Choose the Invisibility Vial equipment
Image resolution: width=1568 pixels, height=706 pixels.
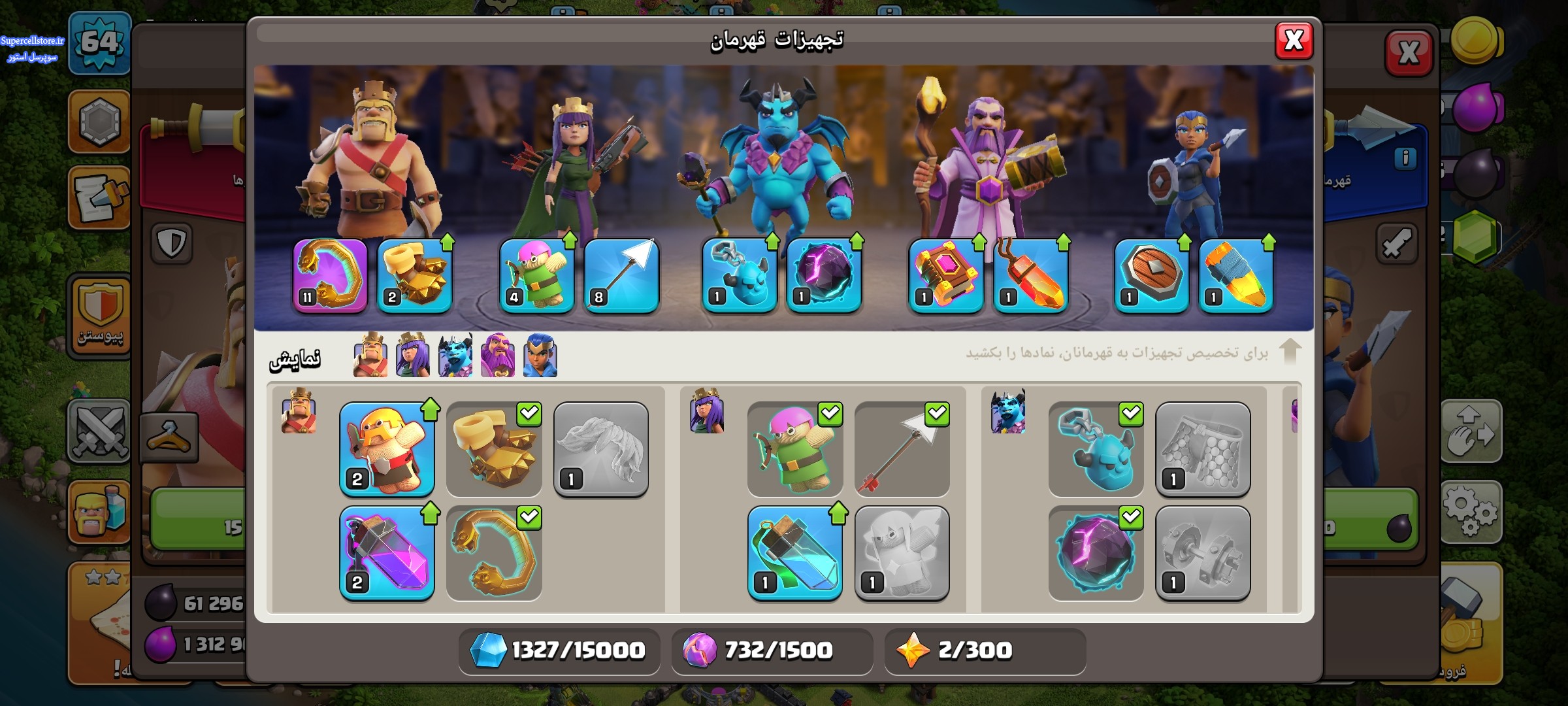point(795,554)
